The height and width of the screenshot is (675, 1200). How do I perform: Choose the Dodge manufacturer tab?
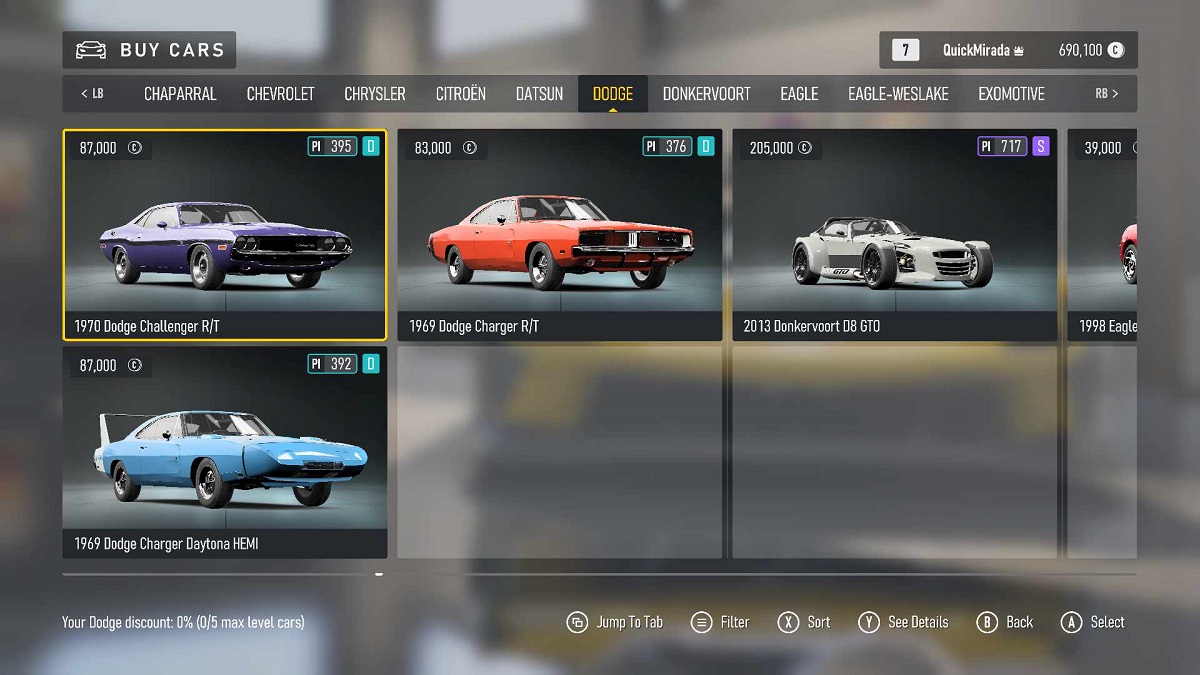point(613,94)
